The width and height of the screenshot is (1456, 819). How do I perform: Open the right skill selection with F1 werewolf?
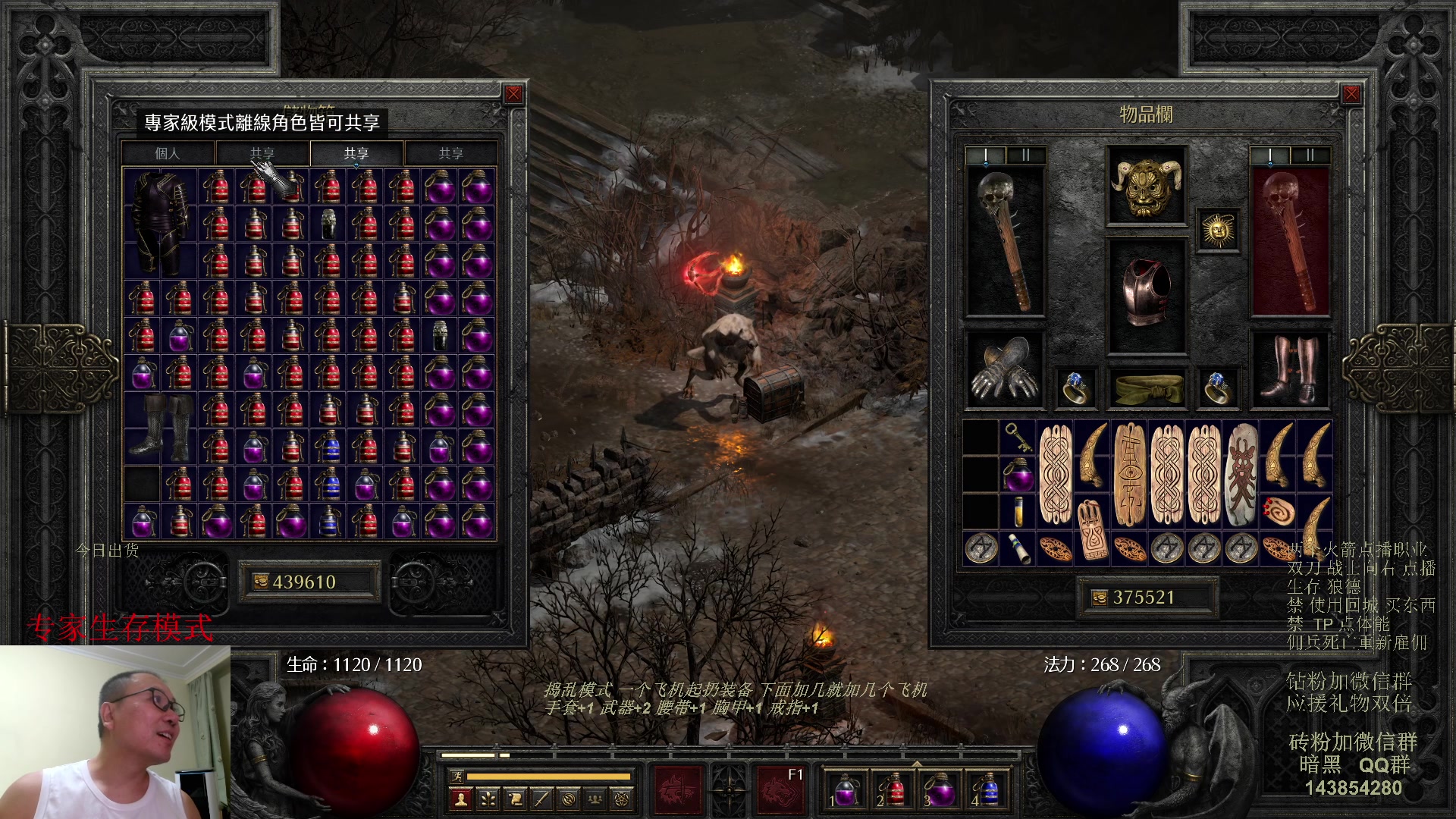point(781,787)
